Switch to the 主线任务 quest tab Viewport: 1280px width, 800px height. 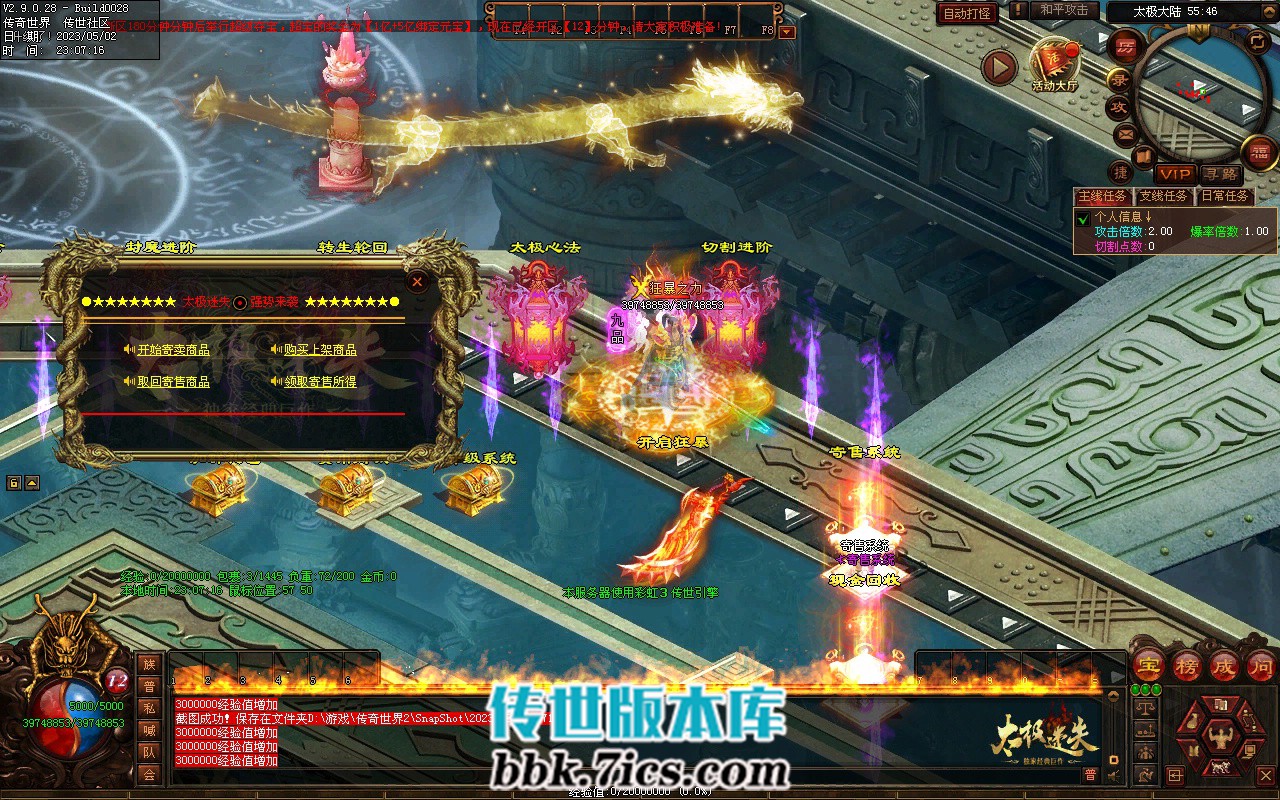pyautogui.click(x=1104, y=196)
